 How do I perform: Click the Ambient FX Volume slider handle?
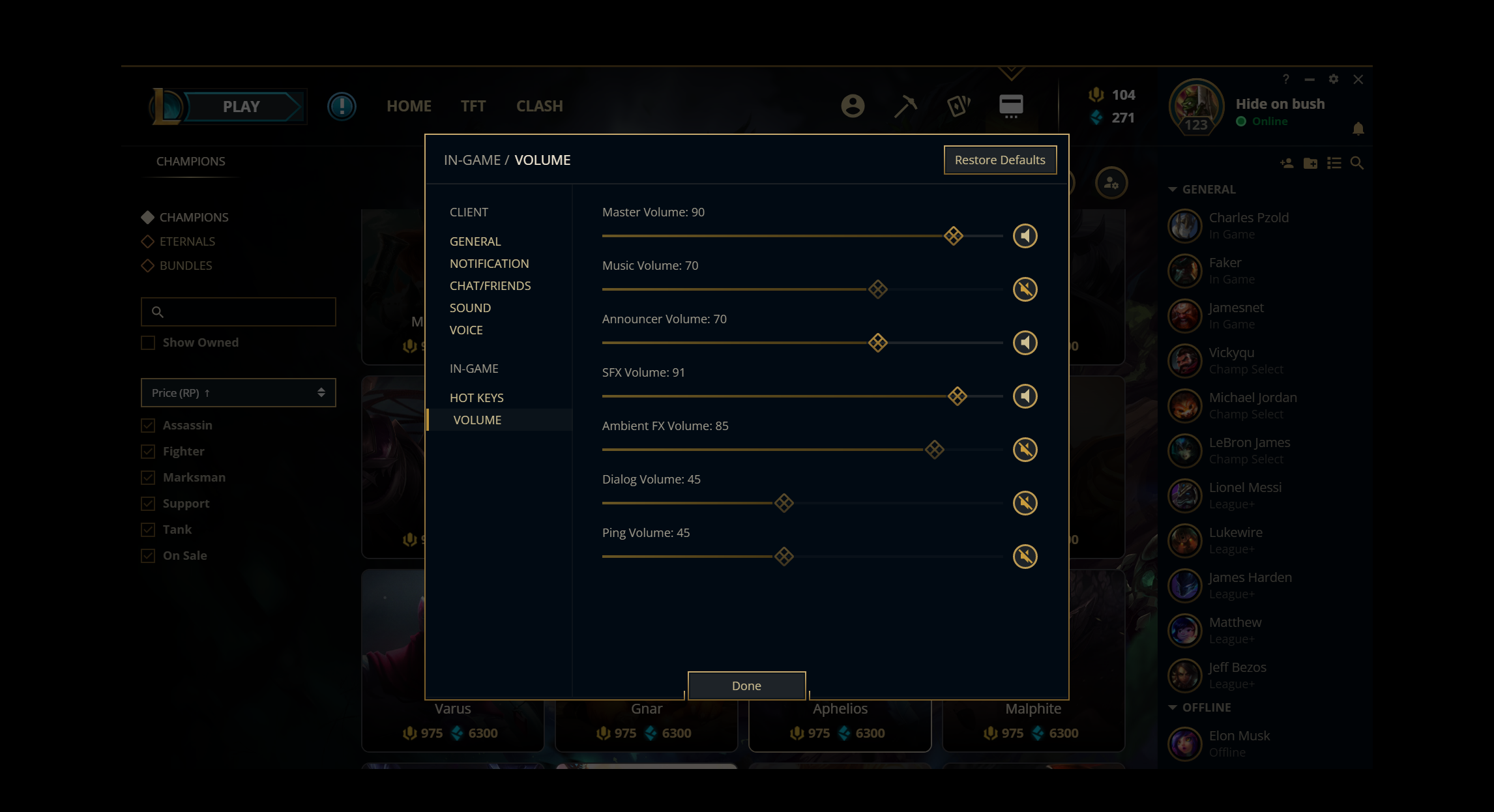[x=934, y=450]
